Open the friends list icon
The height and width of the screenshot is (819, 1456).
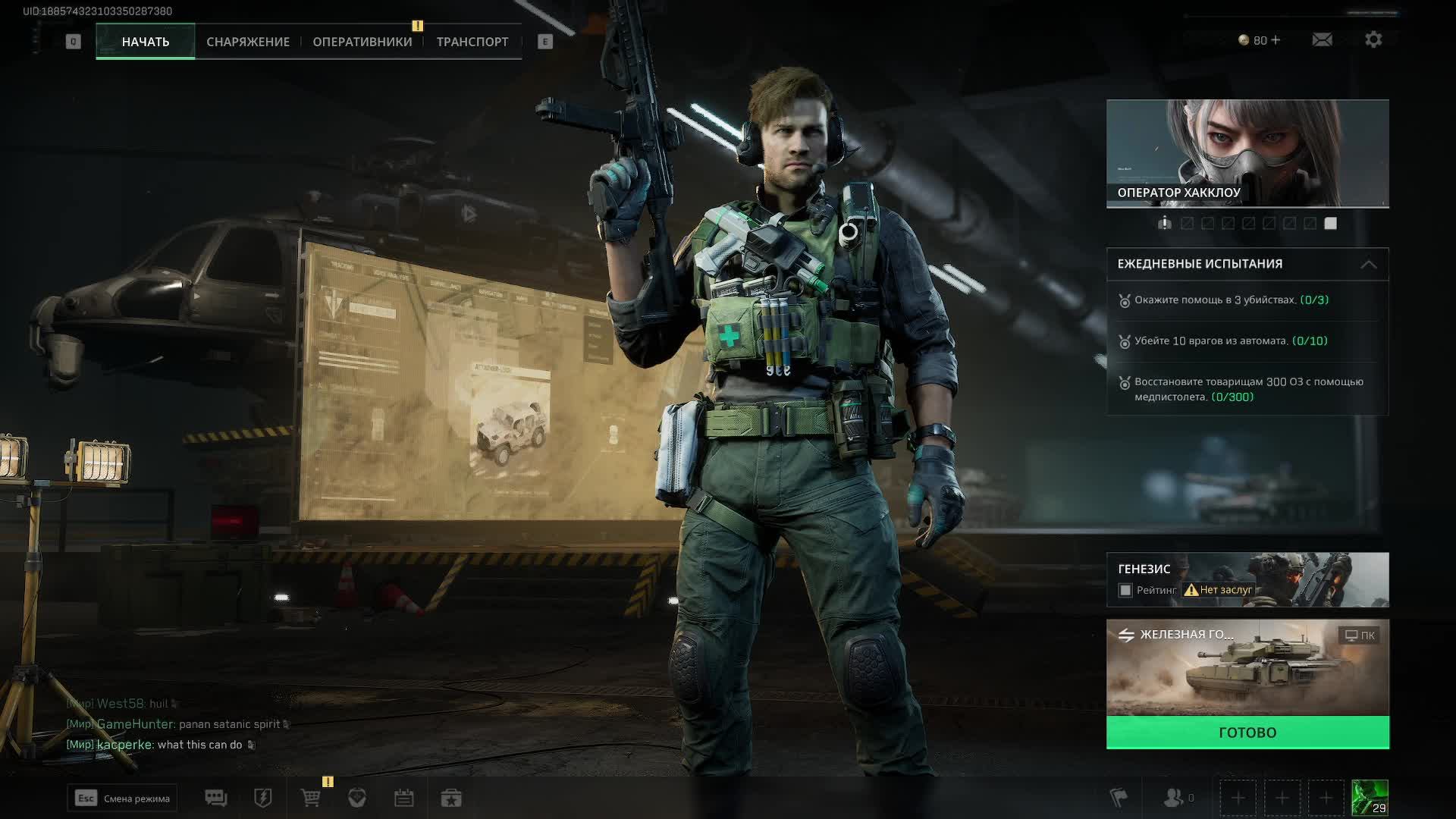click(x=1174, y=798)
